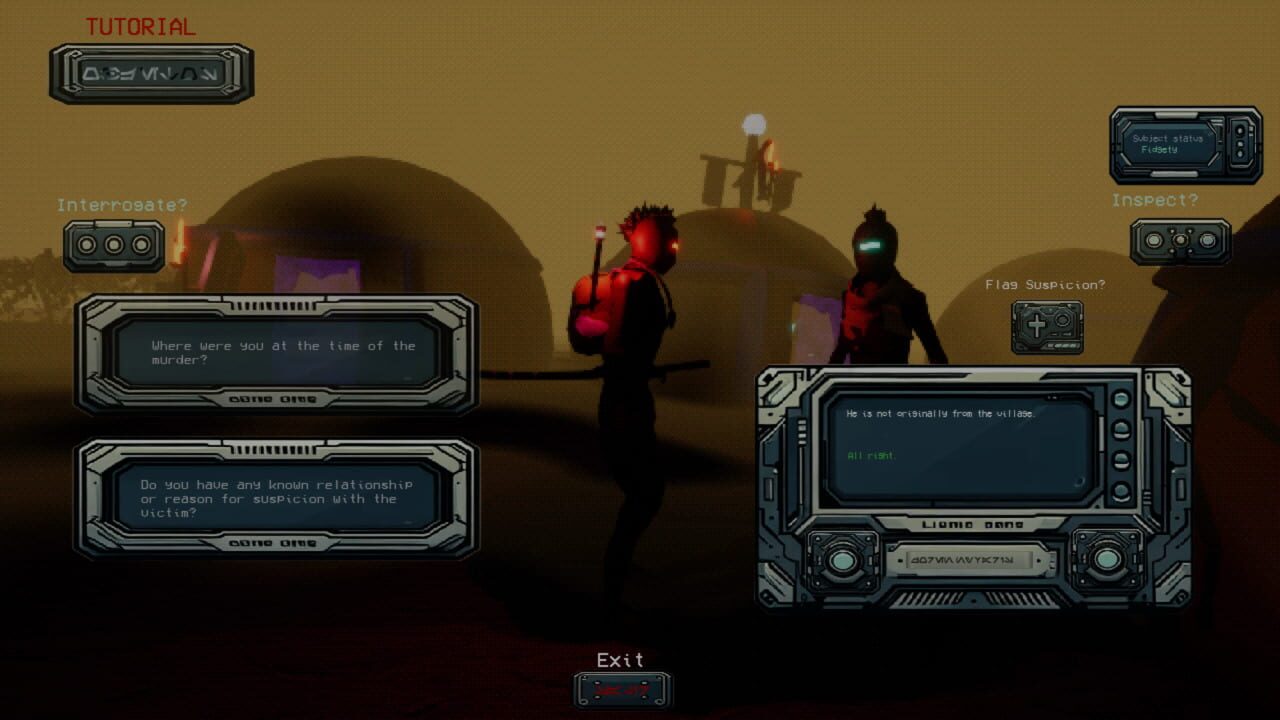Toggle the bottom round button beside the Subject status display
1280x720 pixels.
pyautogui.click(x=1240, y=152)
